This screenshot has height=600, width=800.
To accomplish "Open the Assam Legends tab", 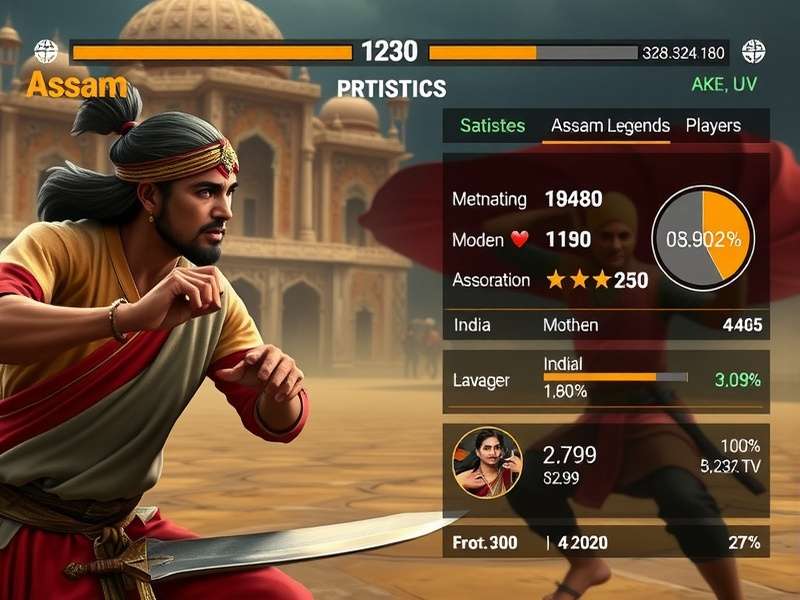I will pos(610,126).
